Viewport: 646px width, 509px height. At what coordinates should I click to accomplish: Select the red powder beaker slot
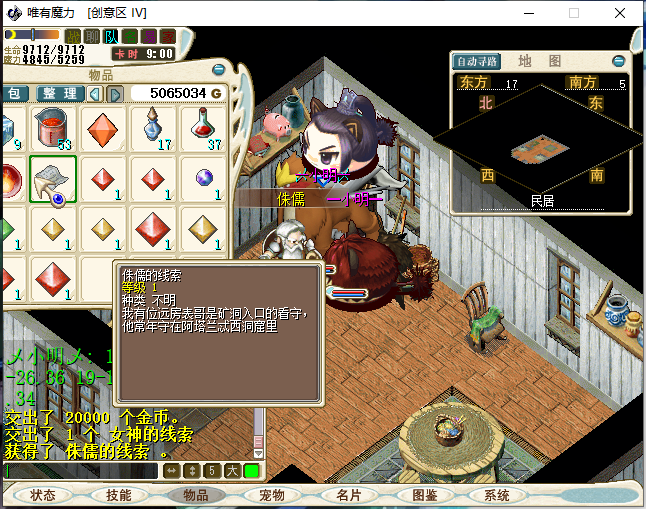click(x=52, y=129)
